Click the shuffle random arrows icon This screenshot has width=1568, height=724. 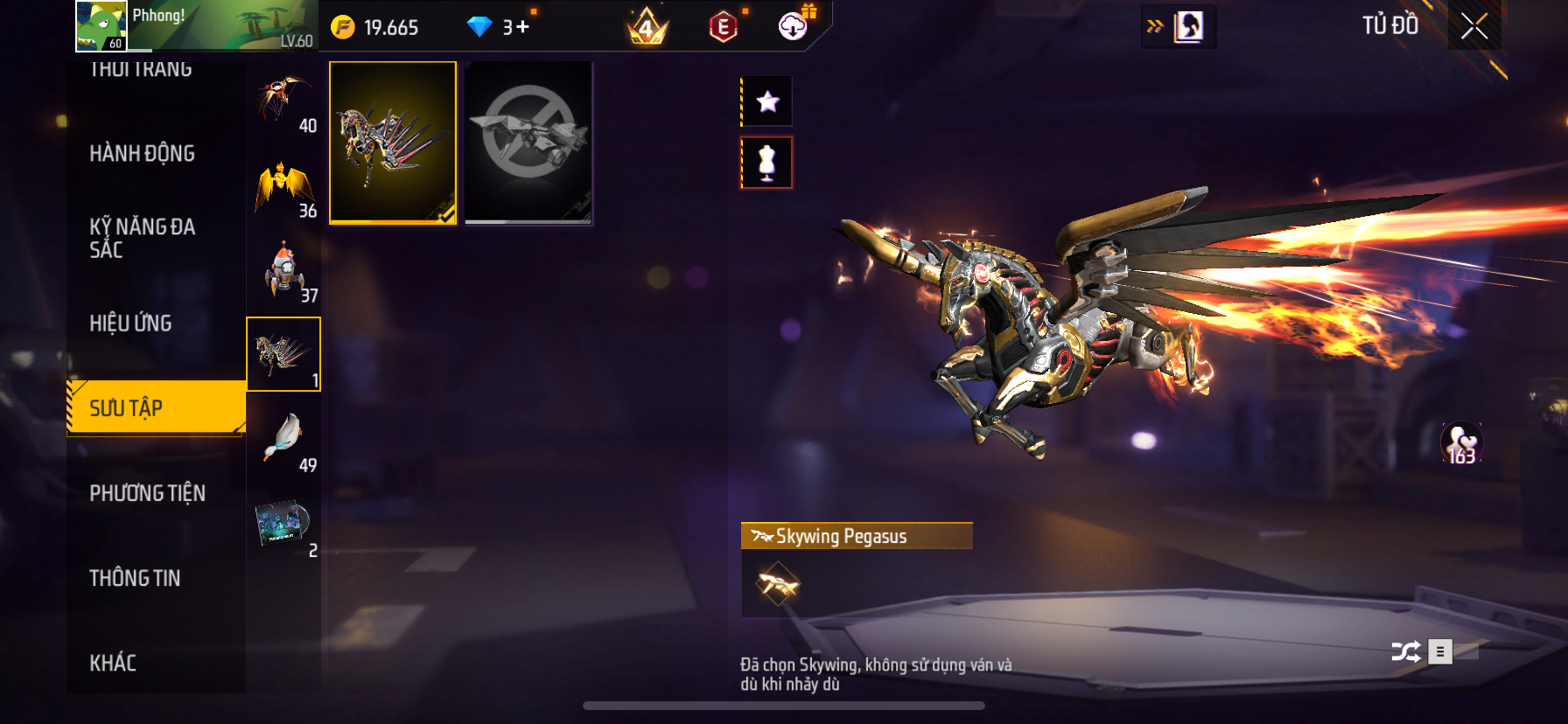1405,651
